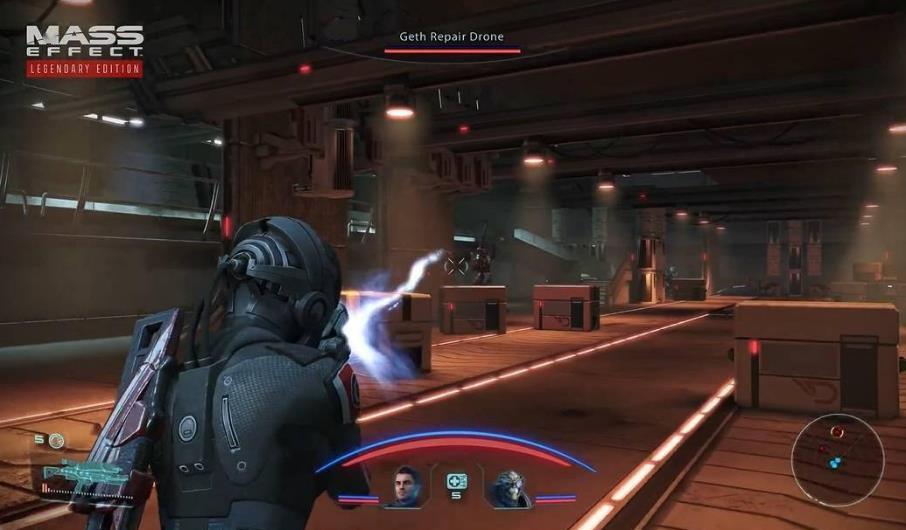Click the grenade icon
906x530 pixels.
pyautogui.click(x=56, y=440)
